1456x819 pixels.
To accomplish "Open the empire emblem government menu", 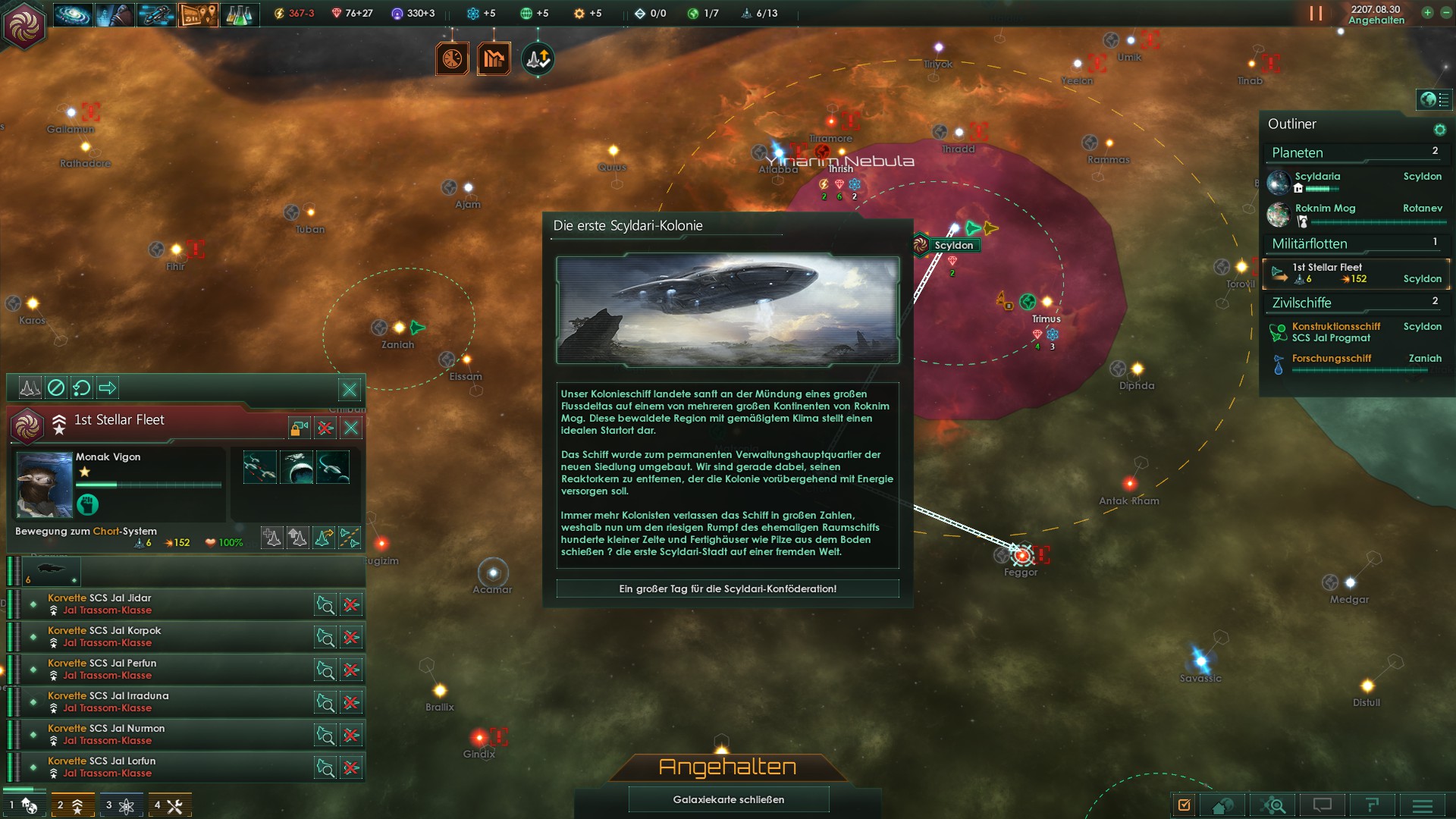I will (x=24, y=26).
